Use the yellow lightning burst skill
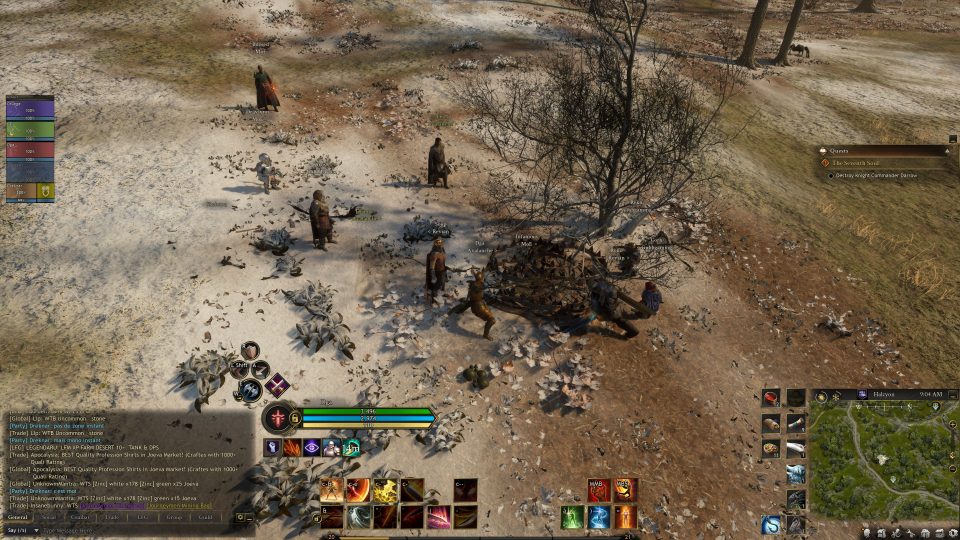 386,490
